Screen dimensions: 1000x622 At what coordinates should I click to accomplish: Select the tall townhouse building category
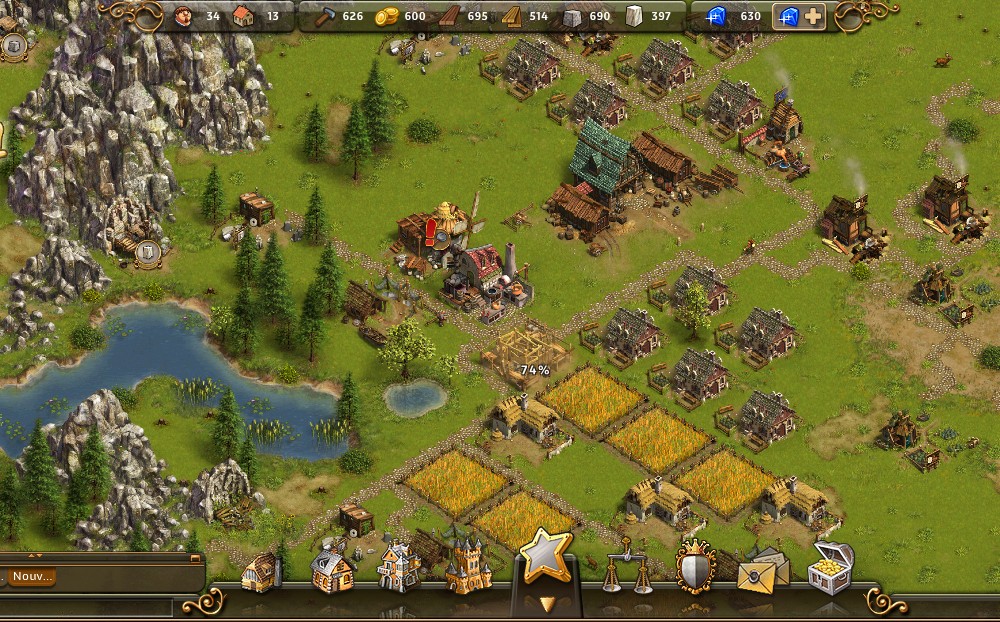pos(398,569)
